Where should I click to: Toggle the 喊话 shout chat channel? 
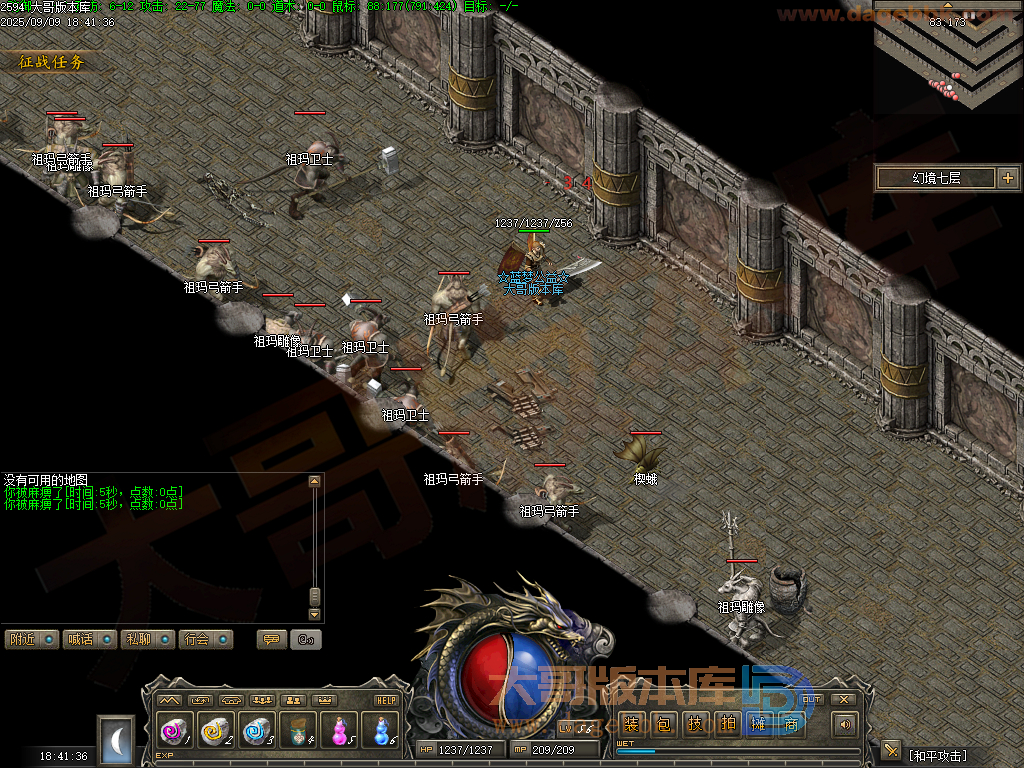click(90, 639)
